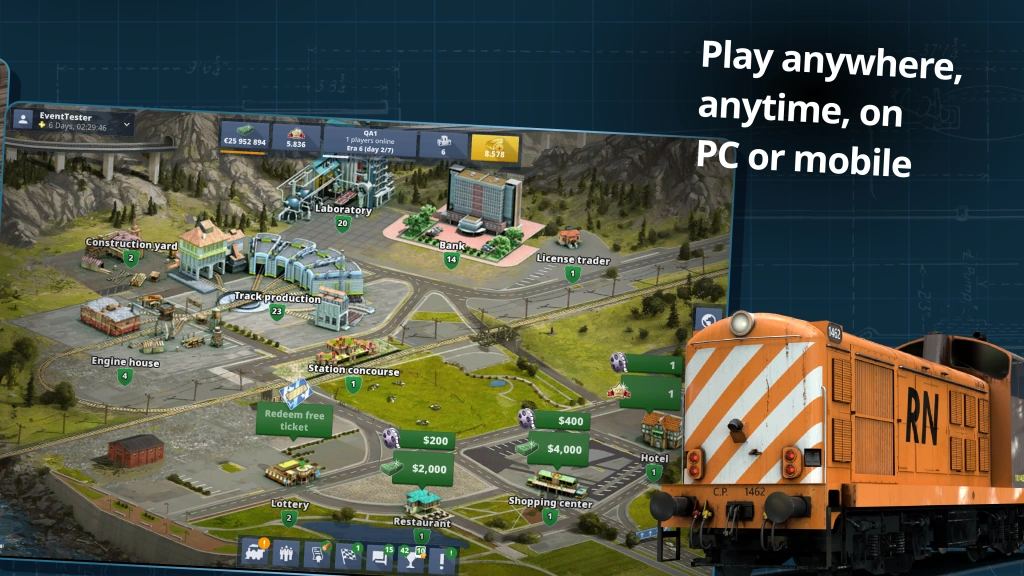This screenshot has height=576, width=1024.
Task: Open the association people menu
Action: (286, 554)
